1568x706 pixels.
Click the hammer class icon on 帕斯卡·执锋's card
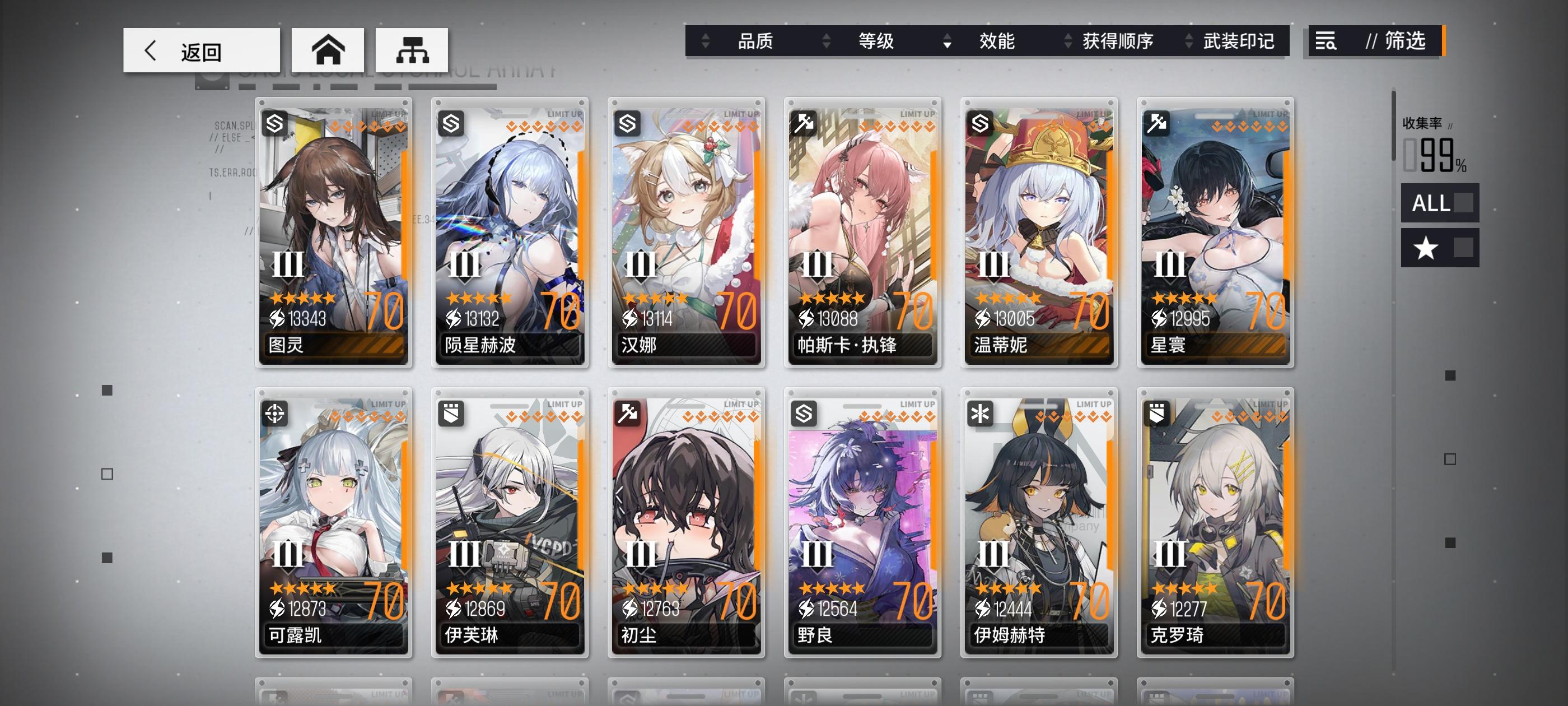click(805, 124)
